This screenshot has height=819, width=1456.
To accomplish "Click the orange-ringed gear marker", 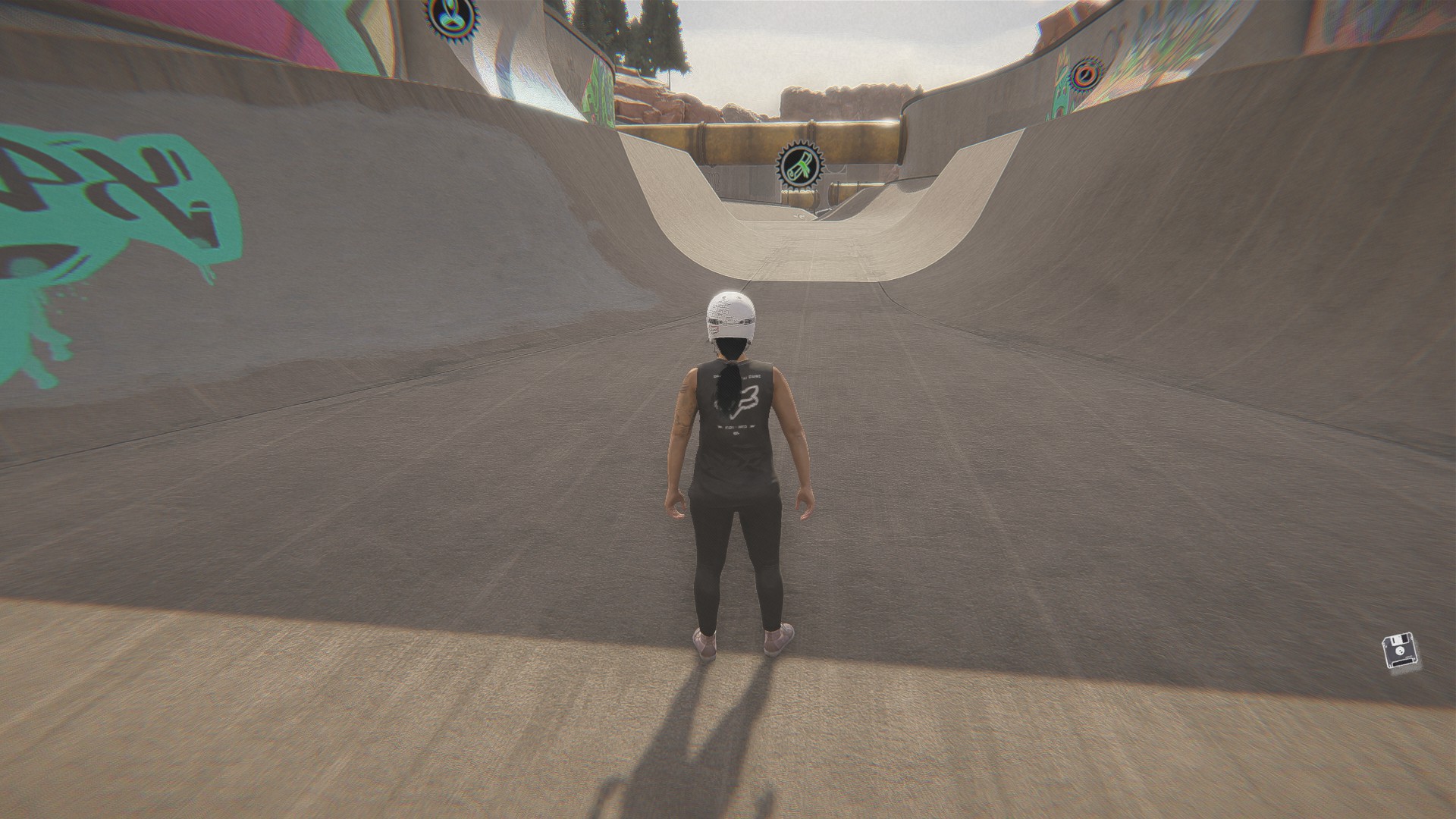I will 1087,74.
